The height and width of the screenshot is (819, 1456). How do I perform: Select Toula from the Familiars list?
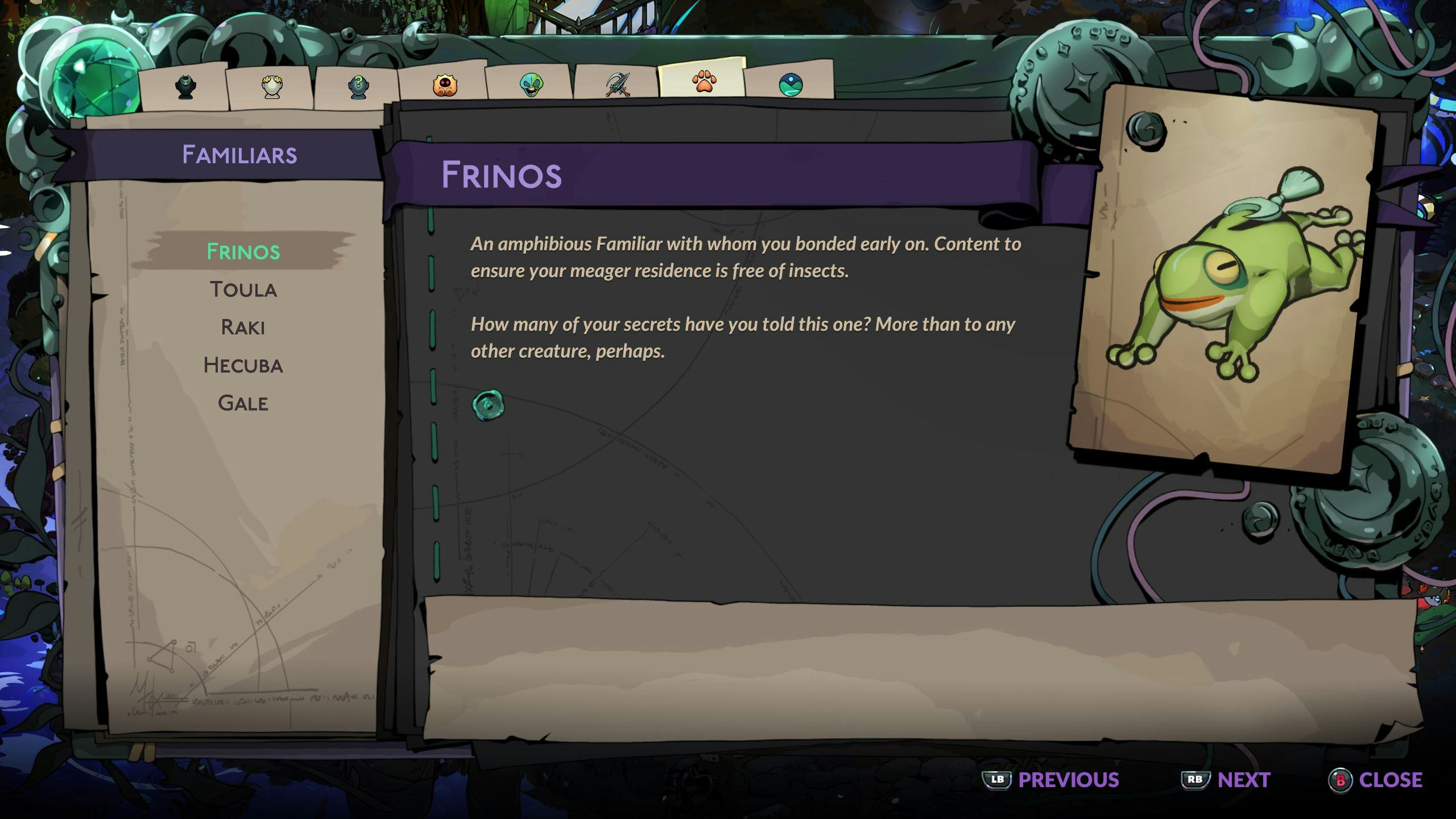pyautogui.click(x=243, y=289)
